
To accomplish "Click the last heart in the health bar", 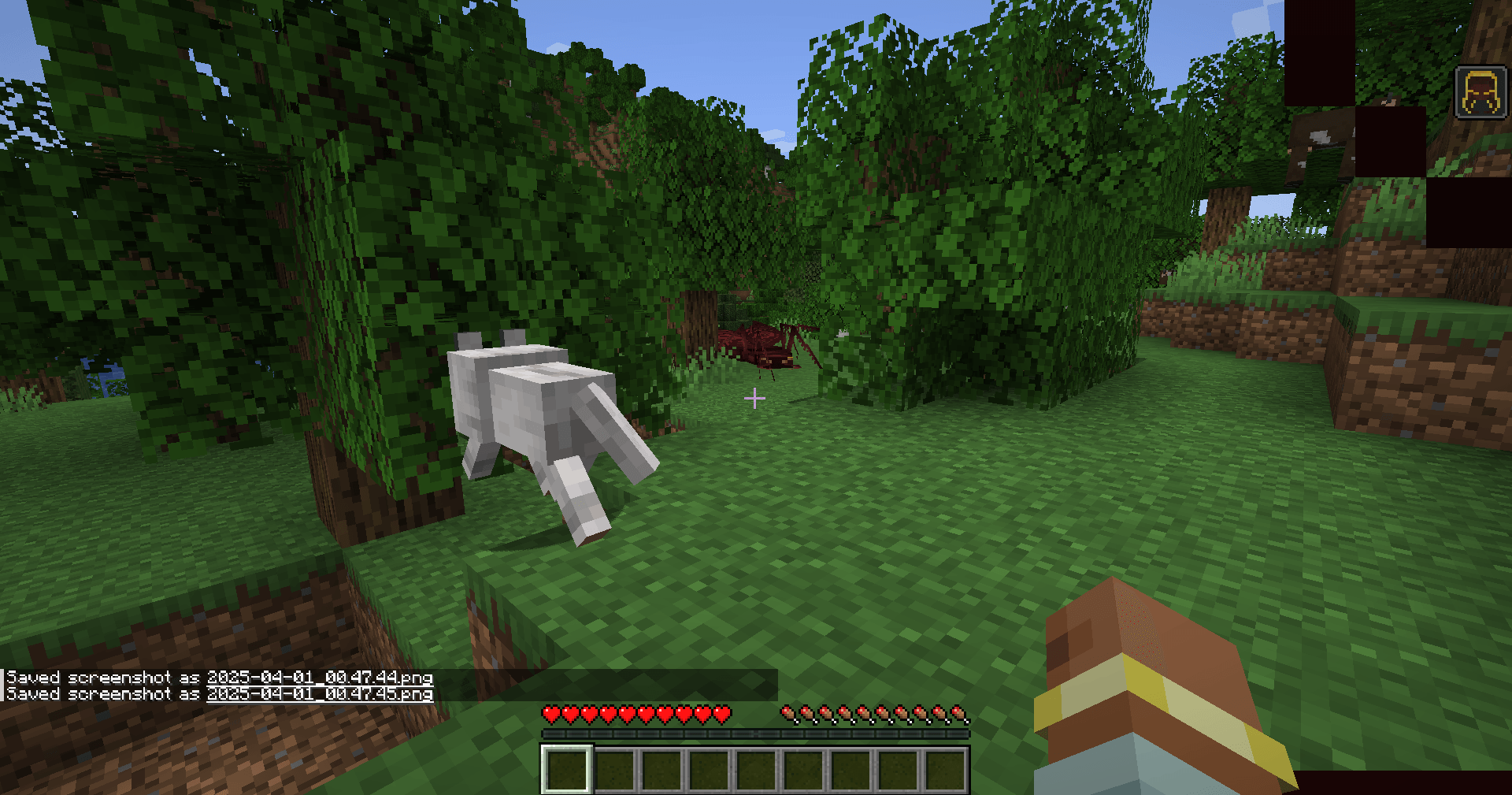I will pyautogui.click(x=723, y=715).
